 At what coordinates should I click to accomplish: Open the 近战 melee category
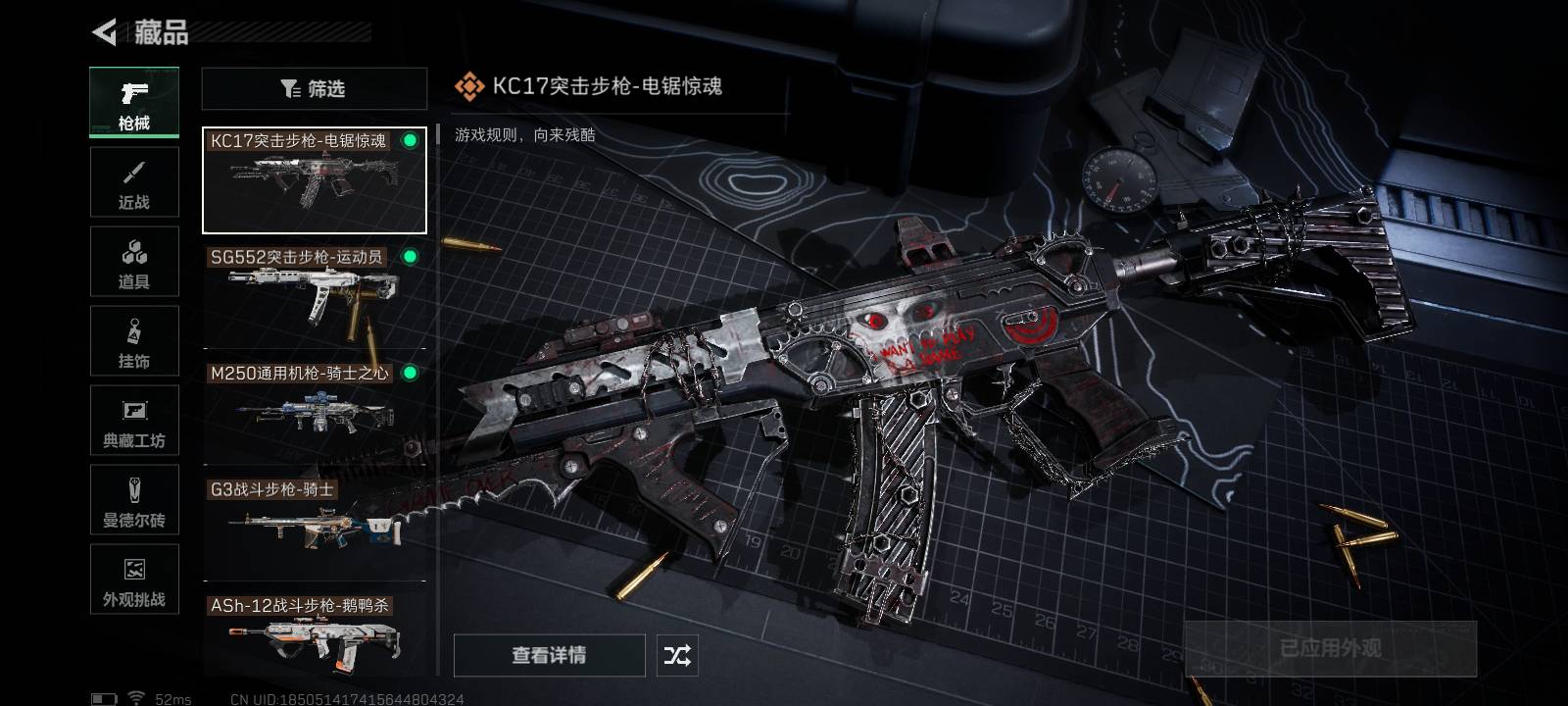coord(134,182)
